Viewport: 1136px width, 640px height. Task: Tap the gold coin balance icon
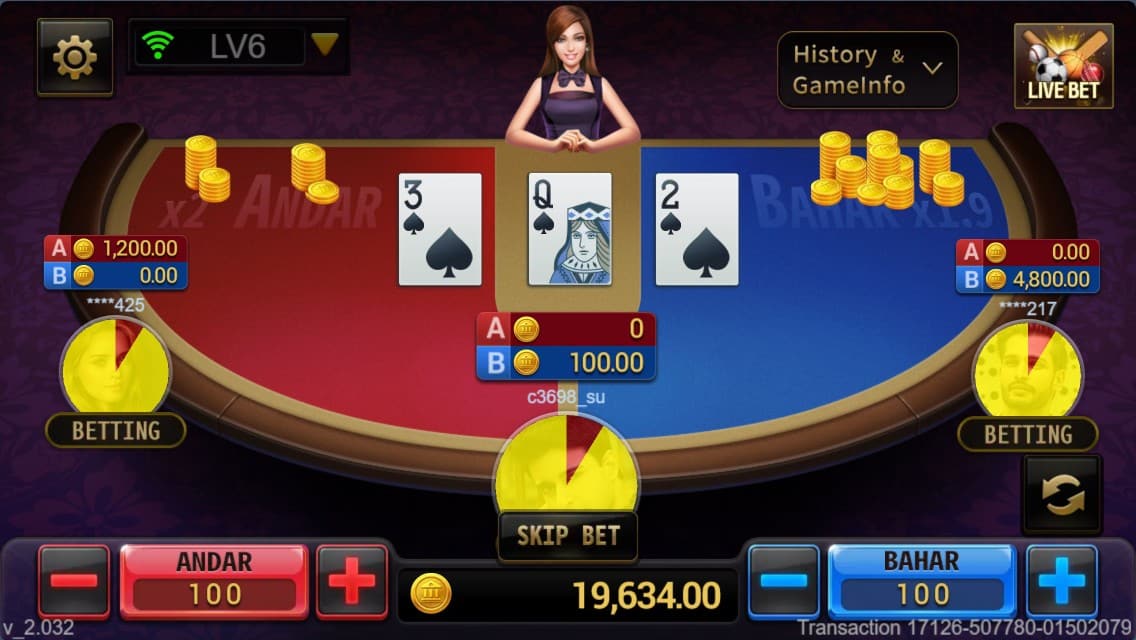431,595
